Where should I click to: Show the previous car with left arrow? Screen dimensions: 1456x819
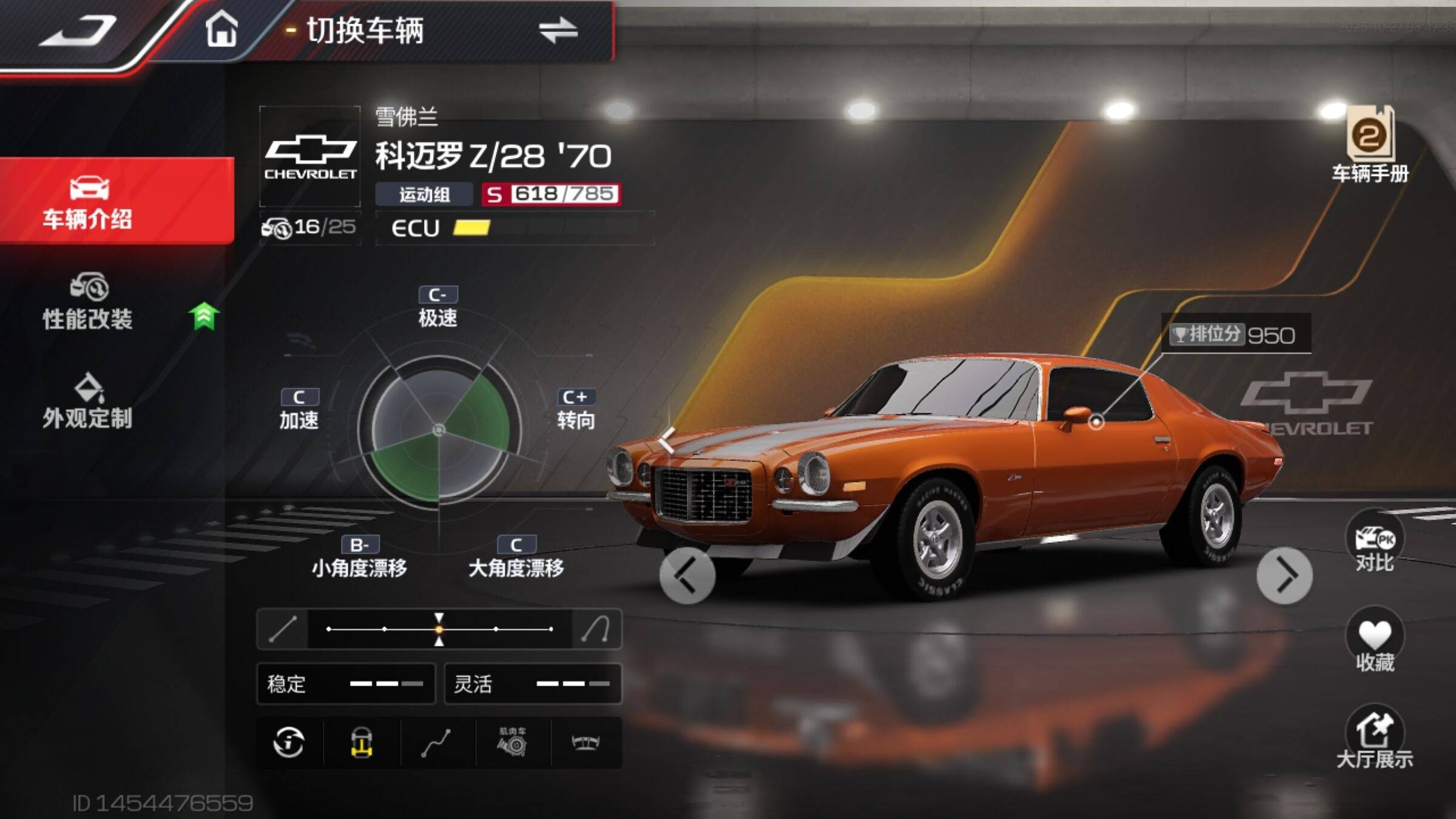click(687, 576)
